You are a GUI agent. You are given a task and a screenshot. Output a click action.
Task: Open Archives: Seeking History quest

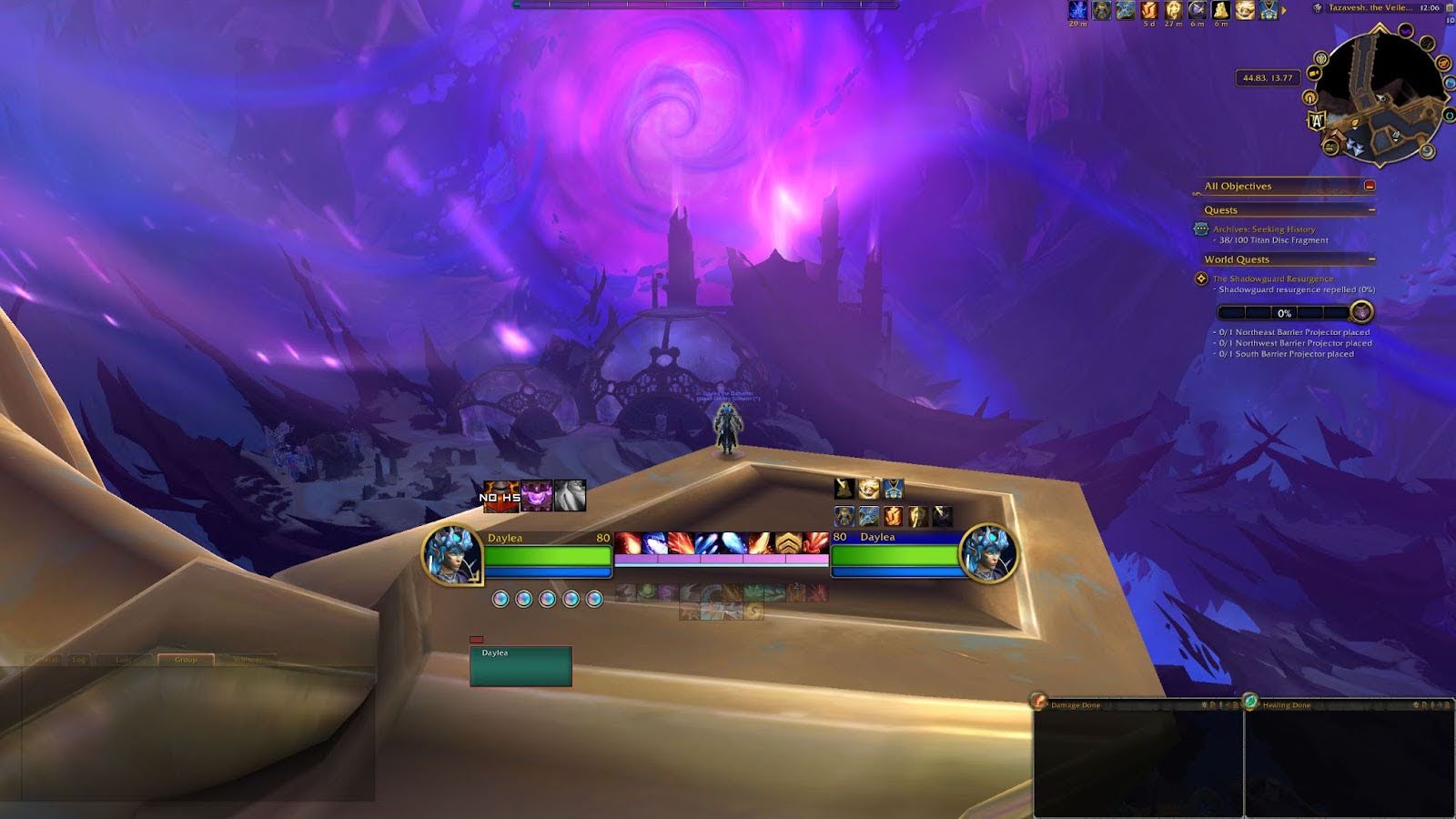[x=1263, y=229]
